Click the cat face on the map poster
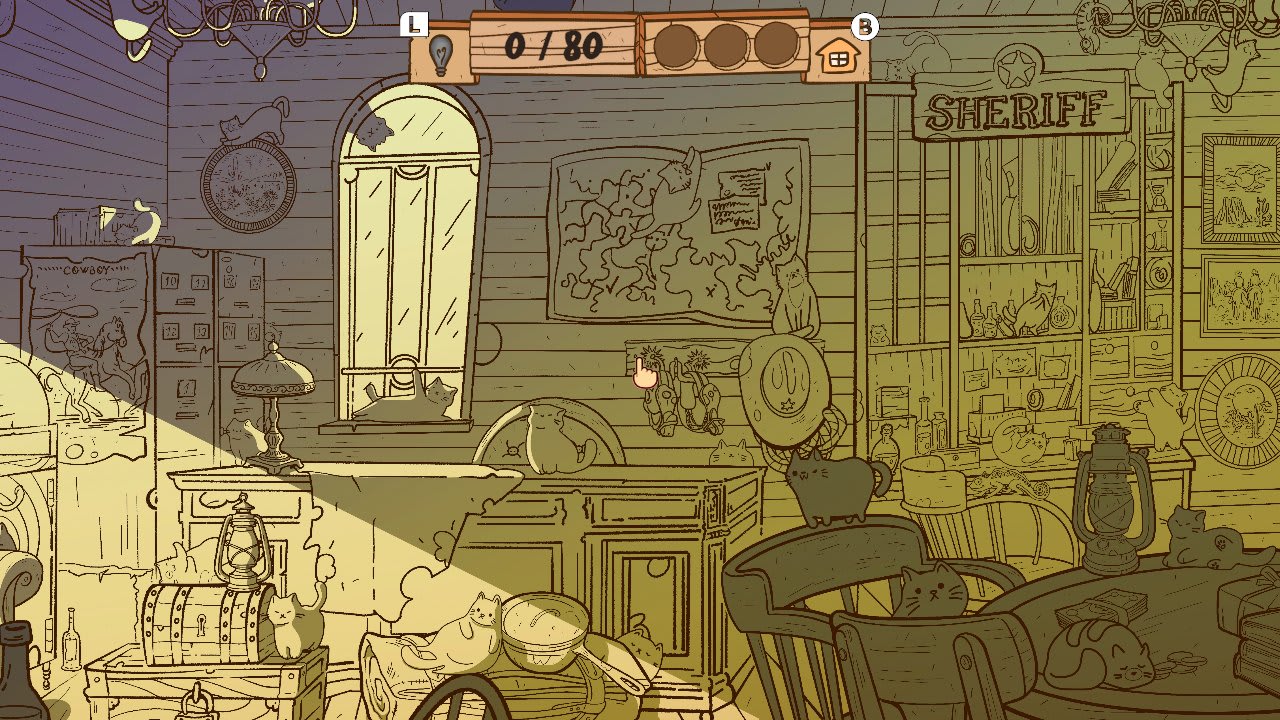This screenshot has height=720, width=1280. (680, 175)
